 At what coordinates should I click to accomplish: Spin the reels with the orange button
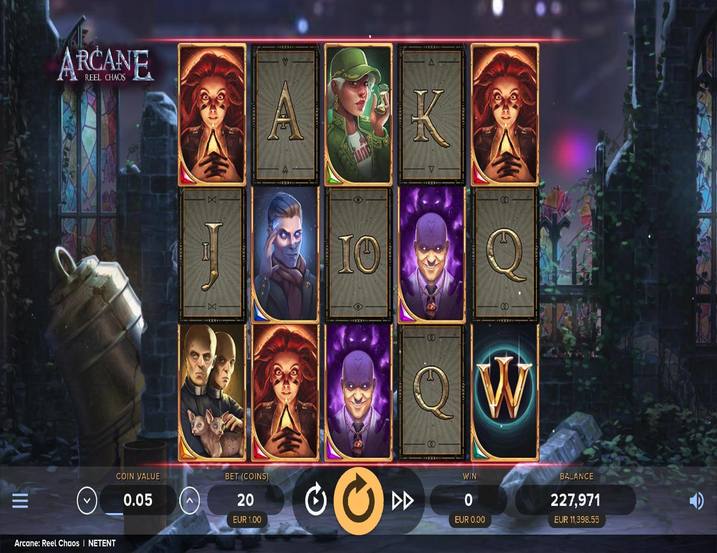[x=358, y=500]
